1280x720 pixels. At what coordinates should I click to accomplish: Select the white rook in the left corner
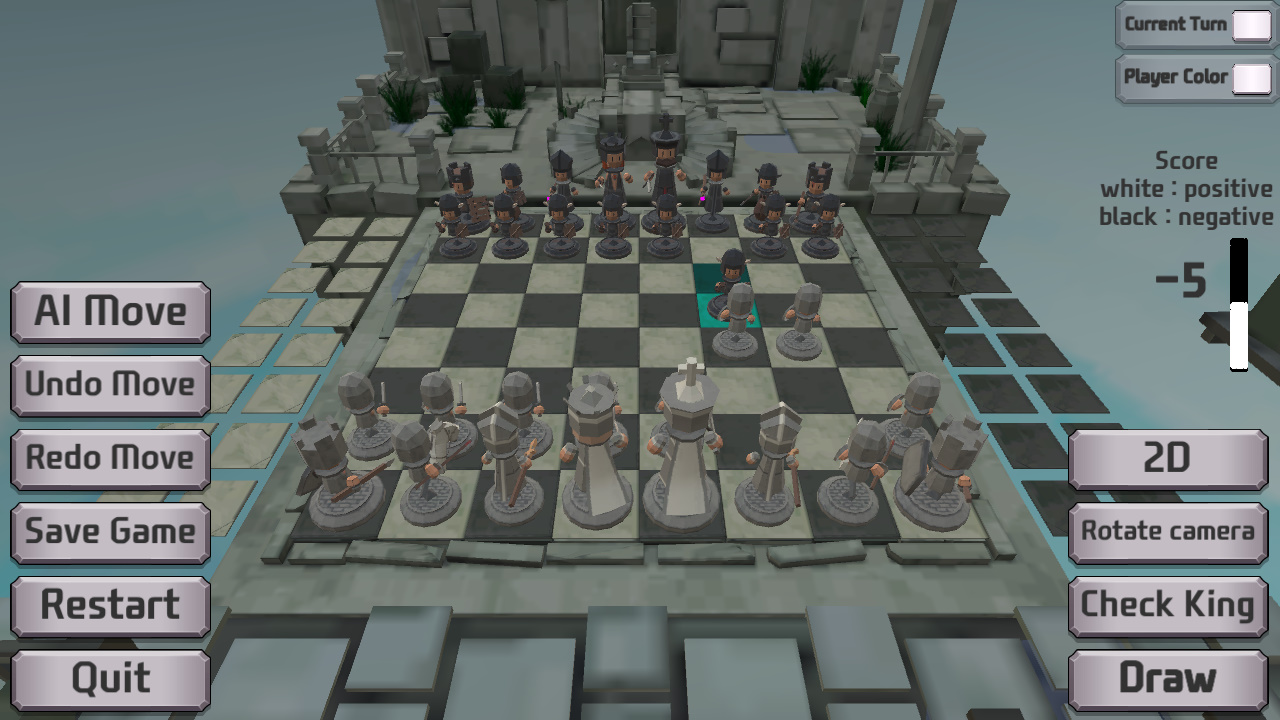pos(322,460)
